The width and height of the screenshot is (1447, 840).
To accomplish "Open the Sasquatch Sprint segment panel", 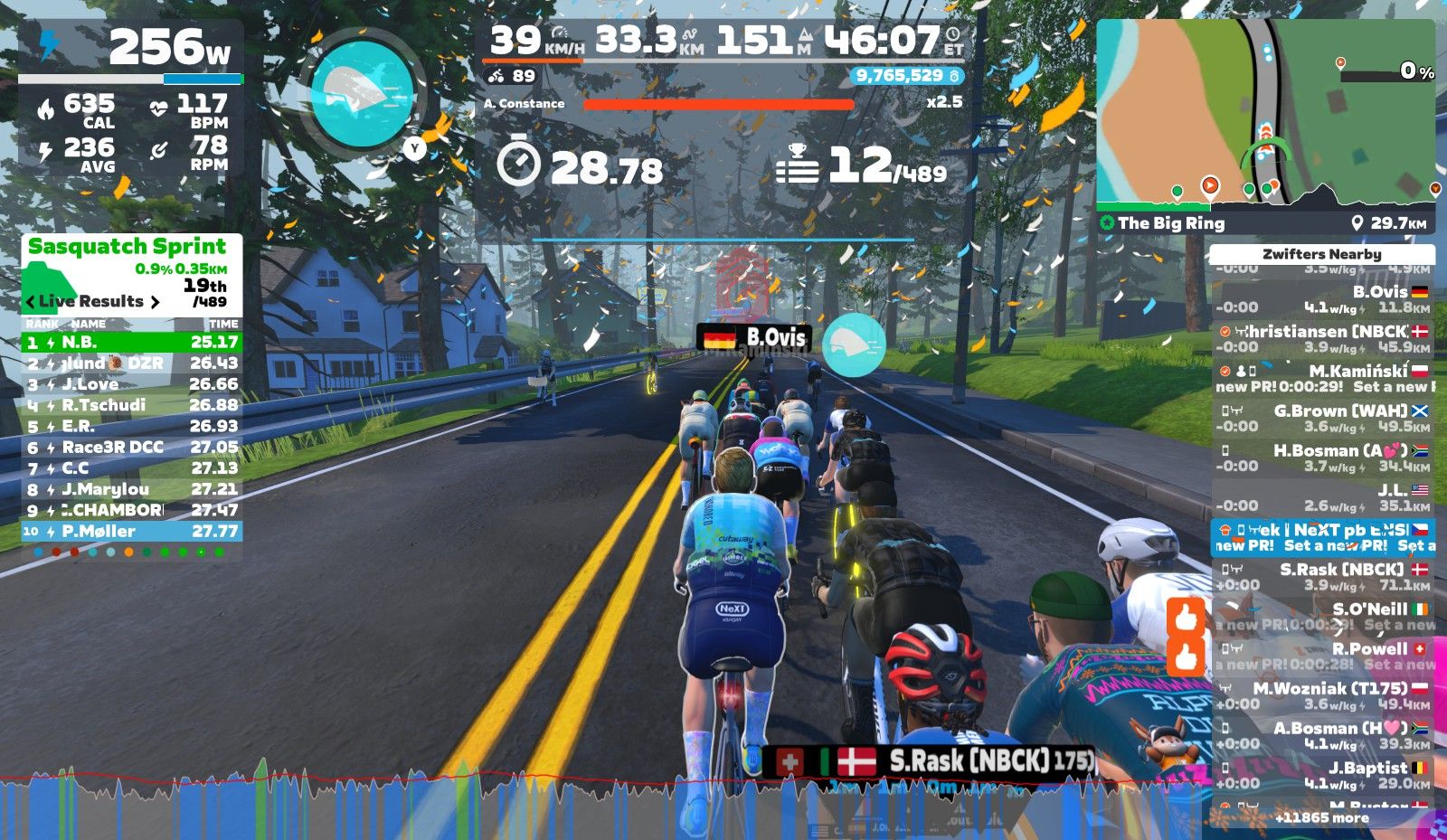I will click(x=127, y=247).
